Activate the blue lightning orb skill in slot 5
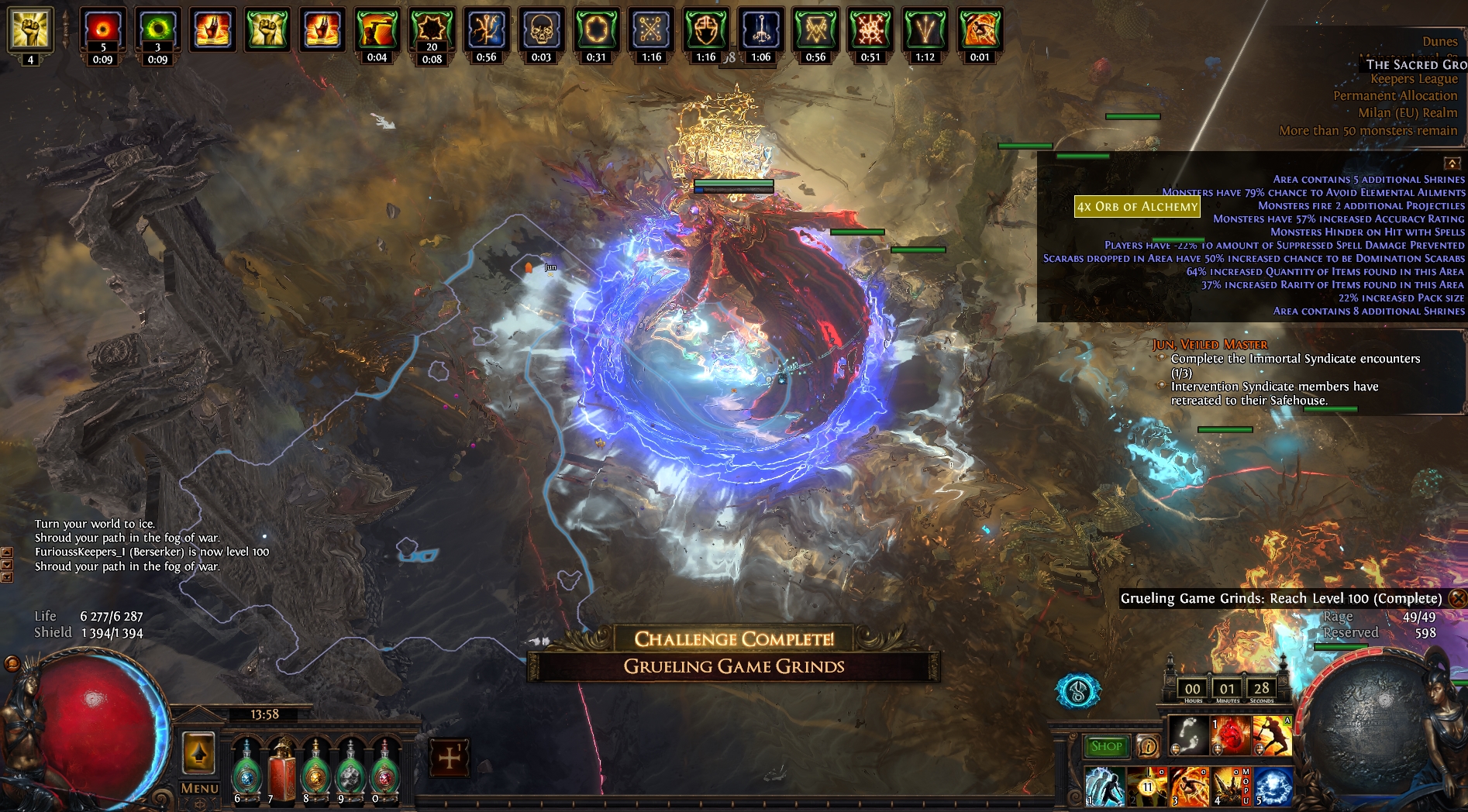The width and height of the screenshot is (1468, 812). 1273,786
